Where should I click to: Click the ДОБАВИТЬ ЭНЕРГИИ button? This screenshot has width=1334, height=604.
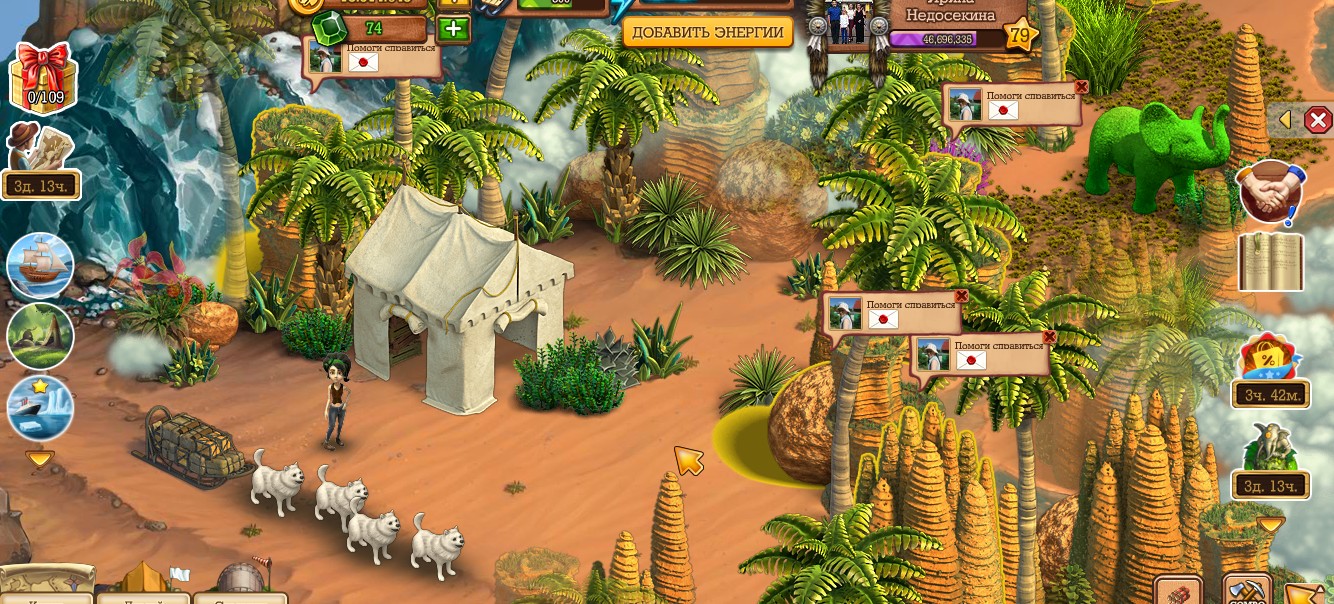point(707,32)
